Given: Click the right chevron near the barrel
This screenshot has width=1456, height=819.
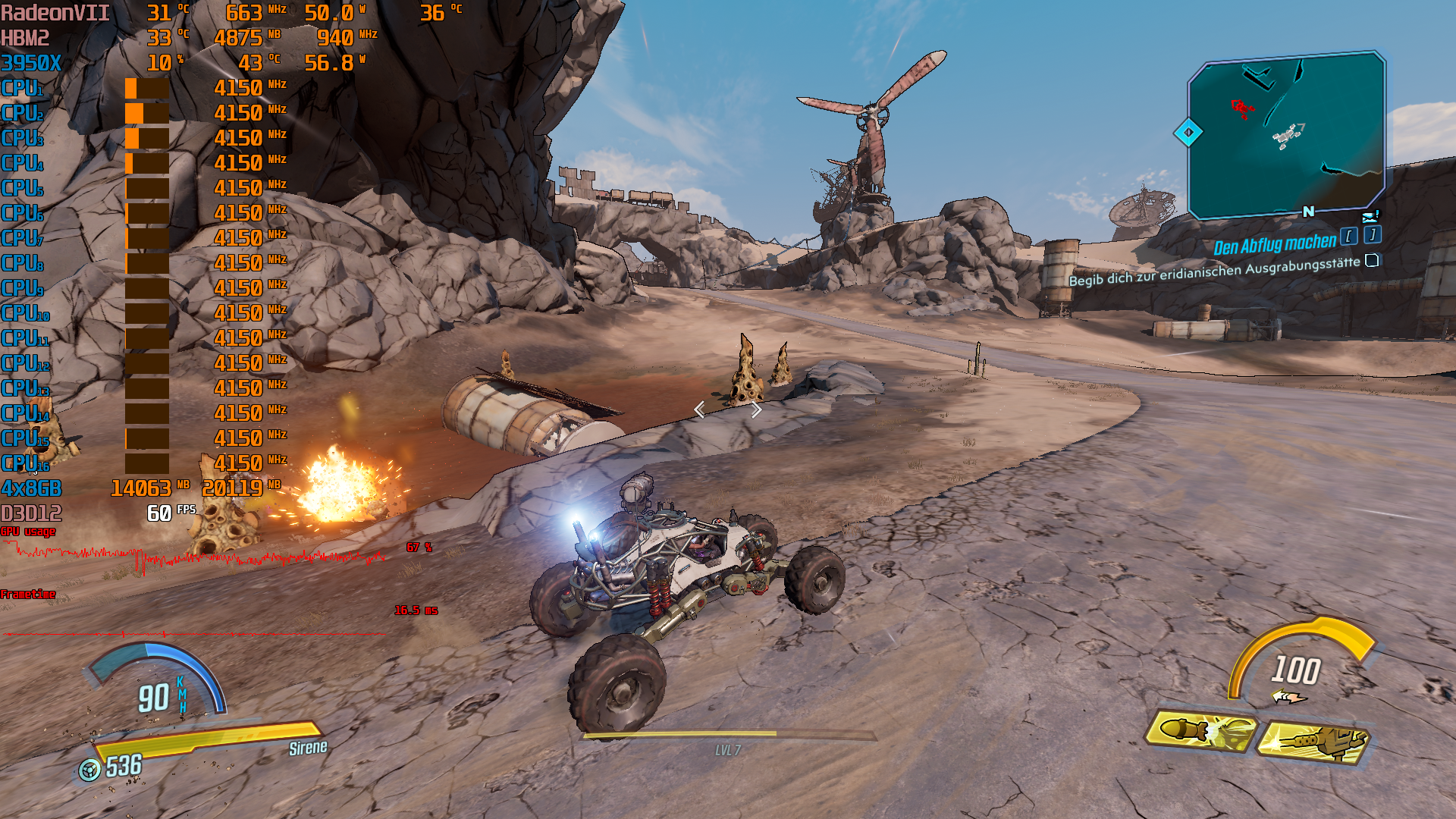Looking at the screenshot, I should pyautogui.click(x=755, y=410).
